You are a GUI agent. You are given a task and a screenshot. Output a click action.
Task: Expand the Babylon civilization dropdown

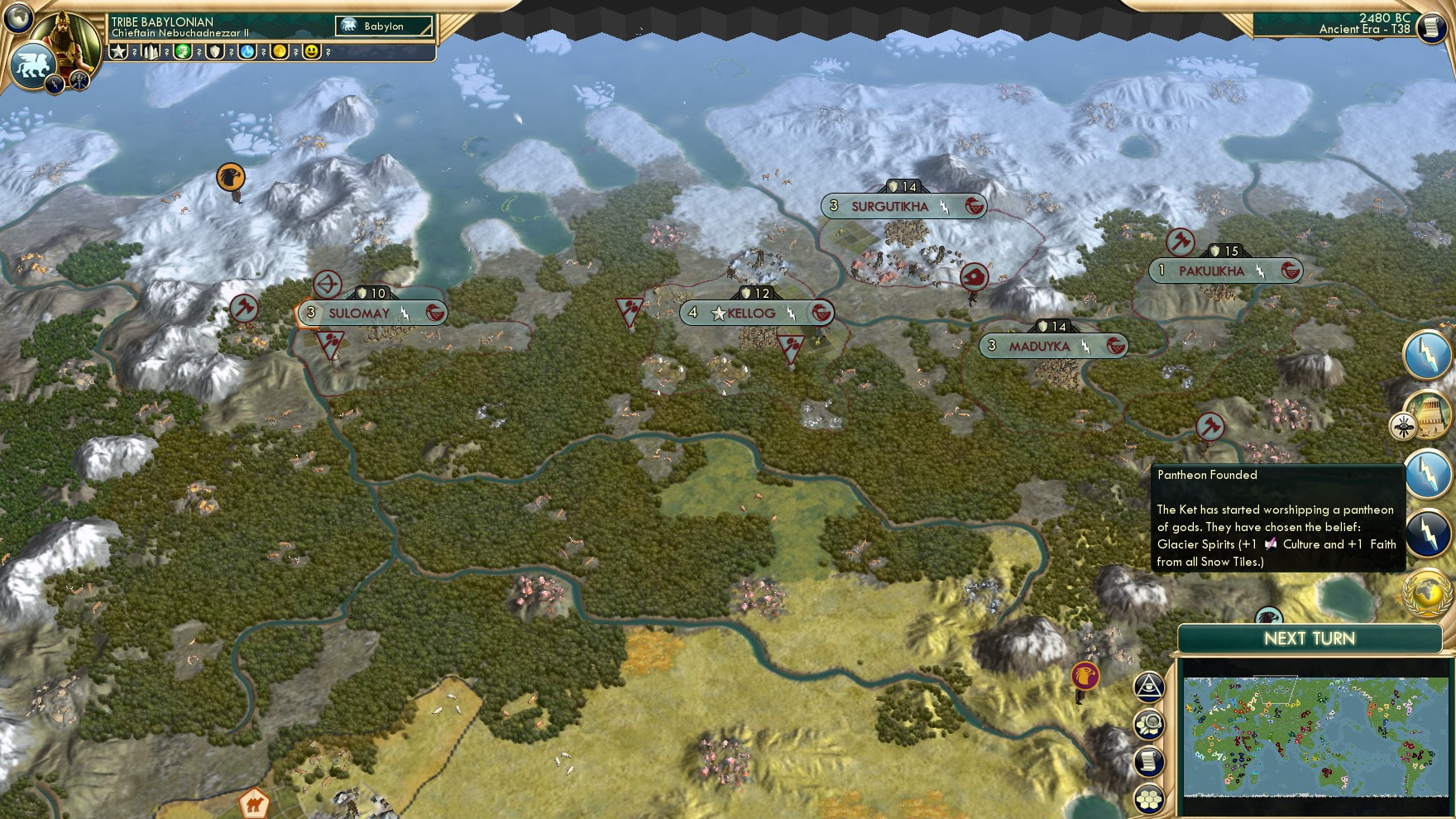[x=385, y=26]
